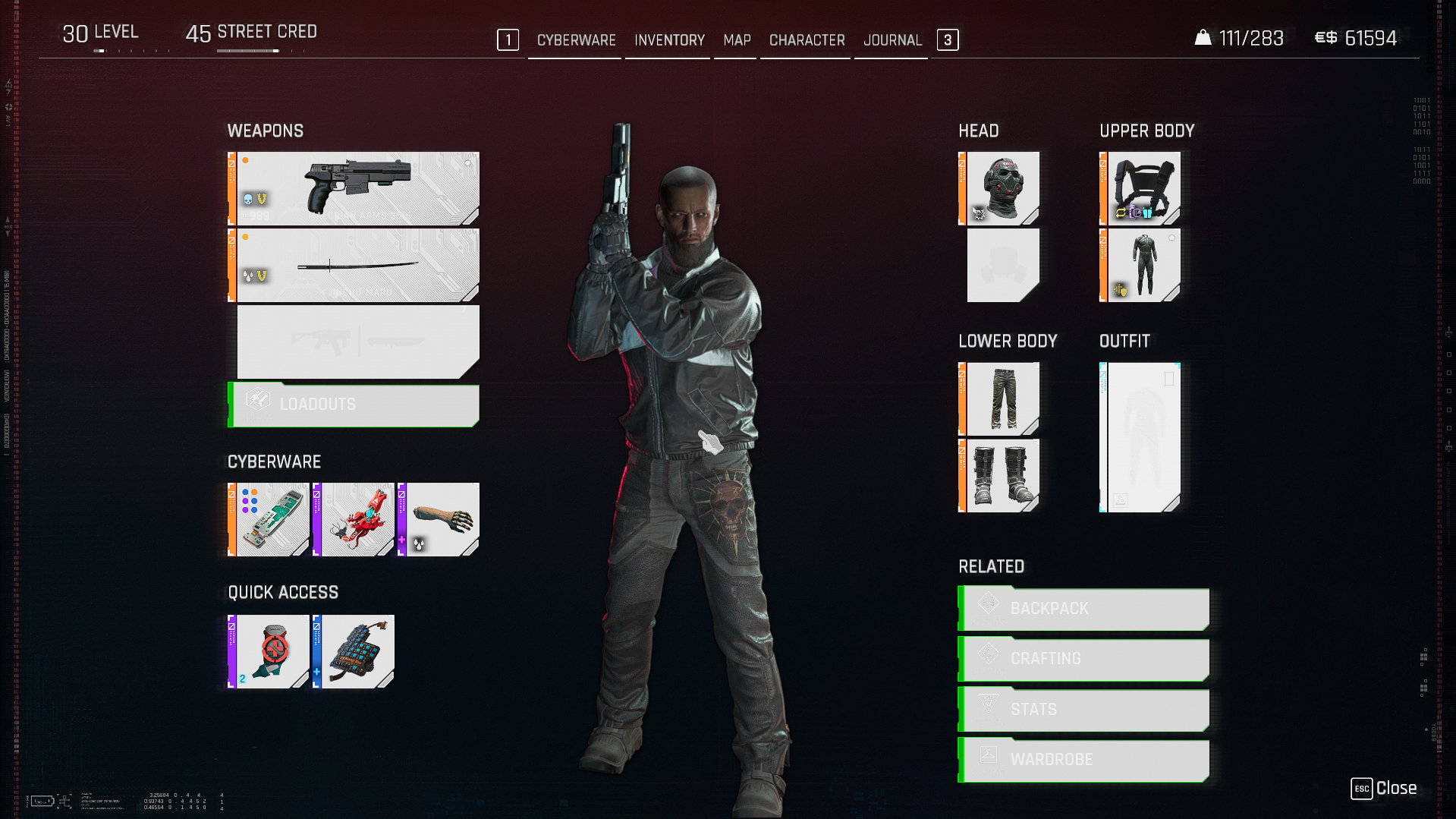Open the Inventory tab
Viewport: 1456px width, 819px height.
669,40
